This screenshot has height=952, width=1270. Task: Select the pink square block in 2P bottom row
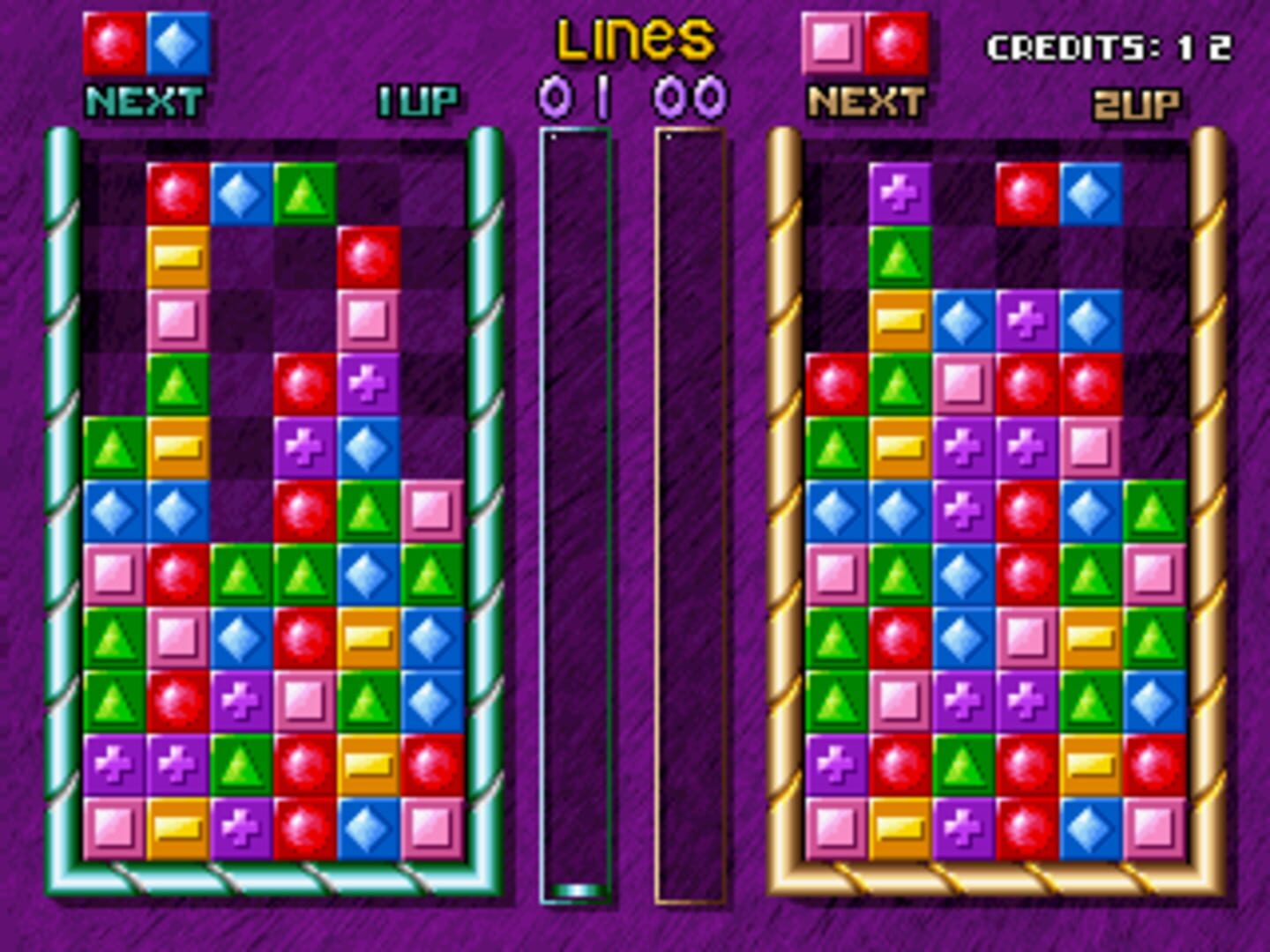[x=835, y=829]
